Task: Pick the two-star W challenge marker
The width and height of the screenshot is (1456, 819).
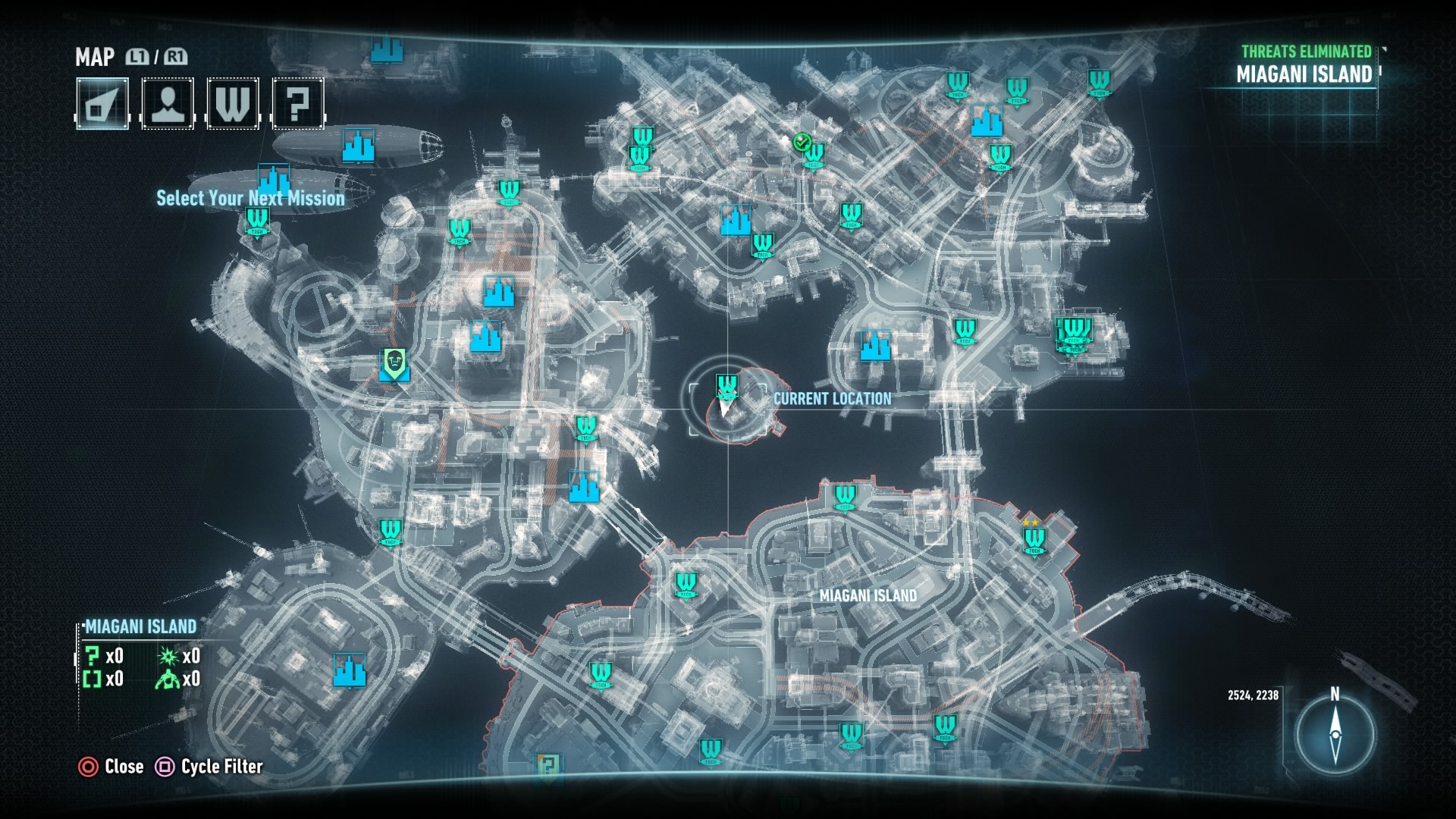Action: click(x=1034, y=538)
